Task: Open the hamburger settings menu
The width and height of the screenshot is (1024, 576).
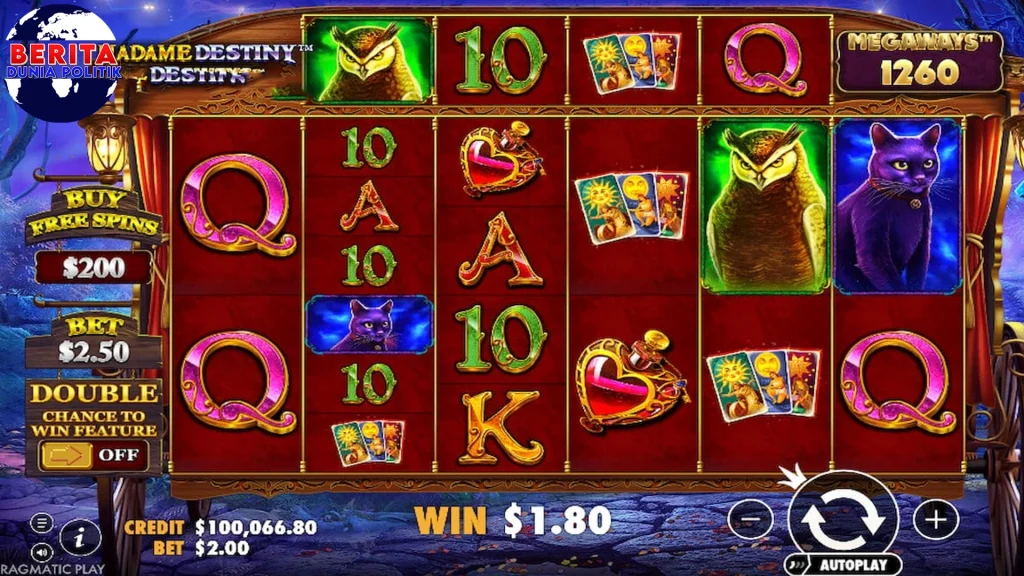Action: coord(41,523)
